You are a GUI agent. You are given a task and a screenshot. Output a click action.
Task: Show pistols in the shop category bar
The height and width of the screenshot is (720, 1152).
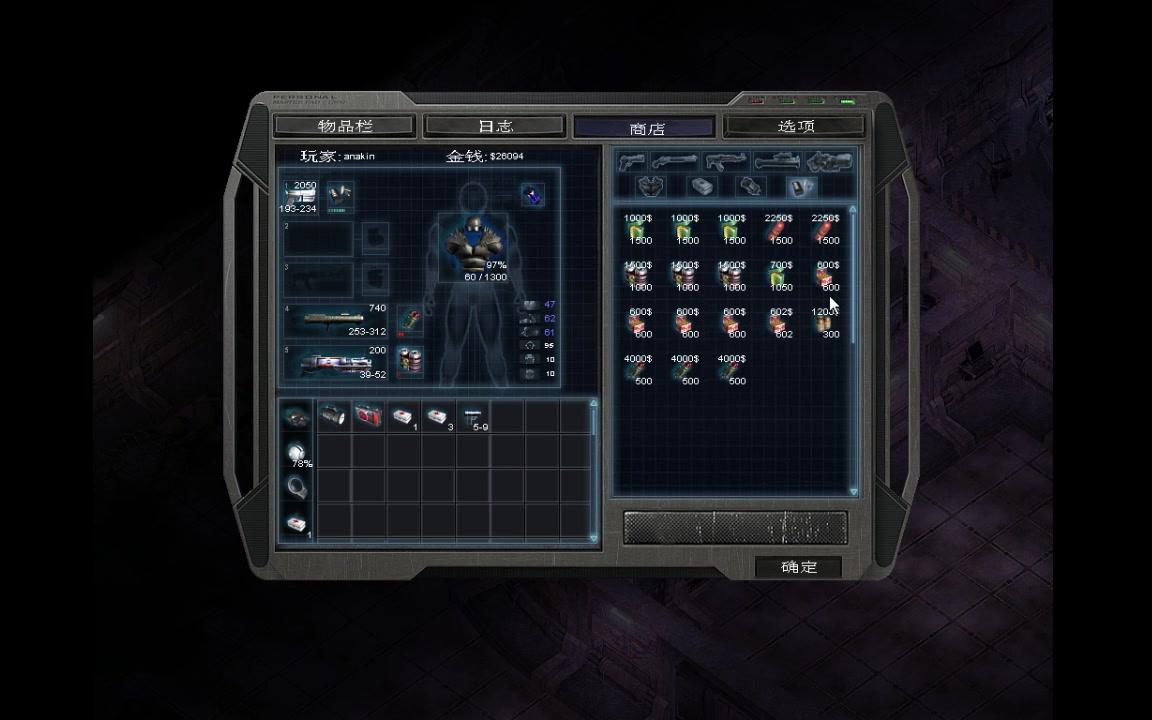coord(632,161)
